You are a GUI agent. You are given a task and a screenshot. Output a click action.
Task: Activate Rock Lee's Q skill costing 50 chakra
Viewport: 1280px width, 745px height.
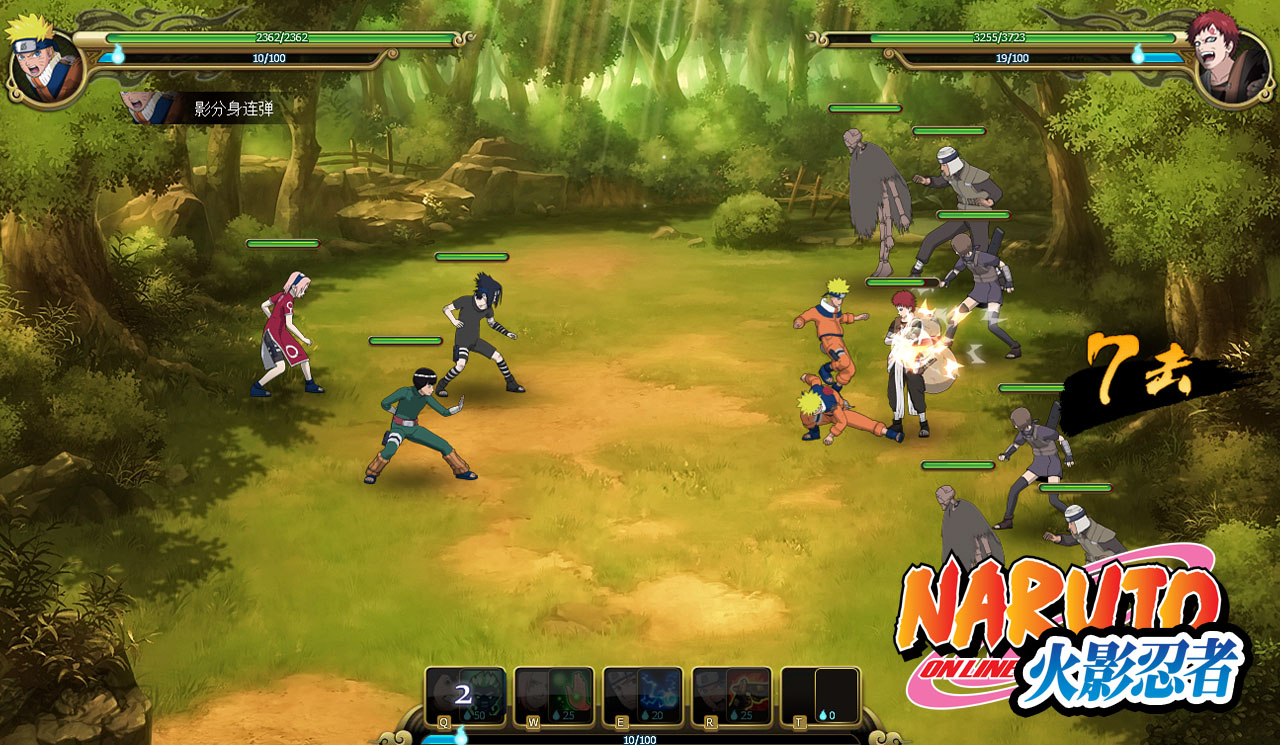465,695
